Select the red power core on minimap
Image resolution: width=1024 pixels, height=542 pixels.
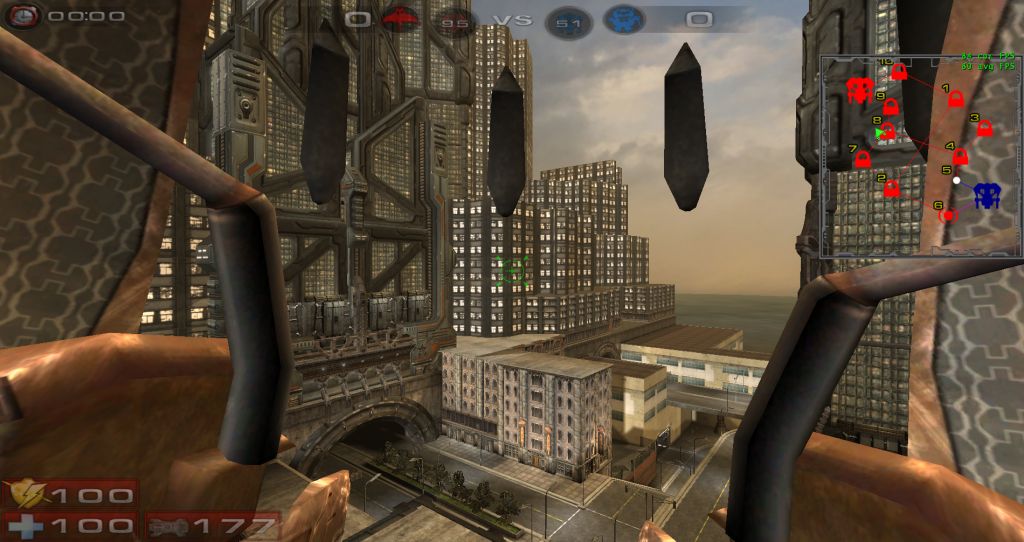tap(858, 90)
